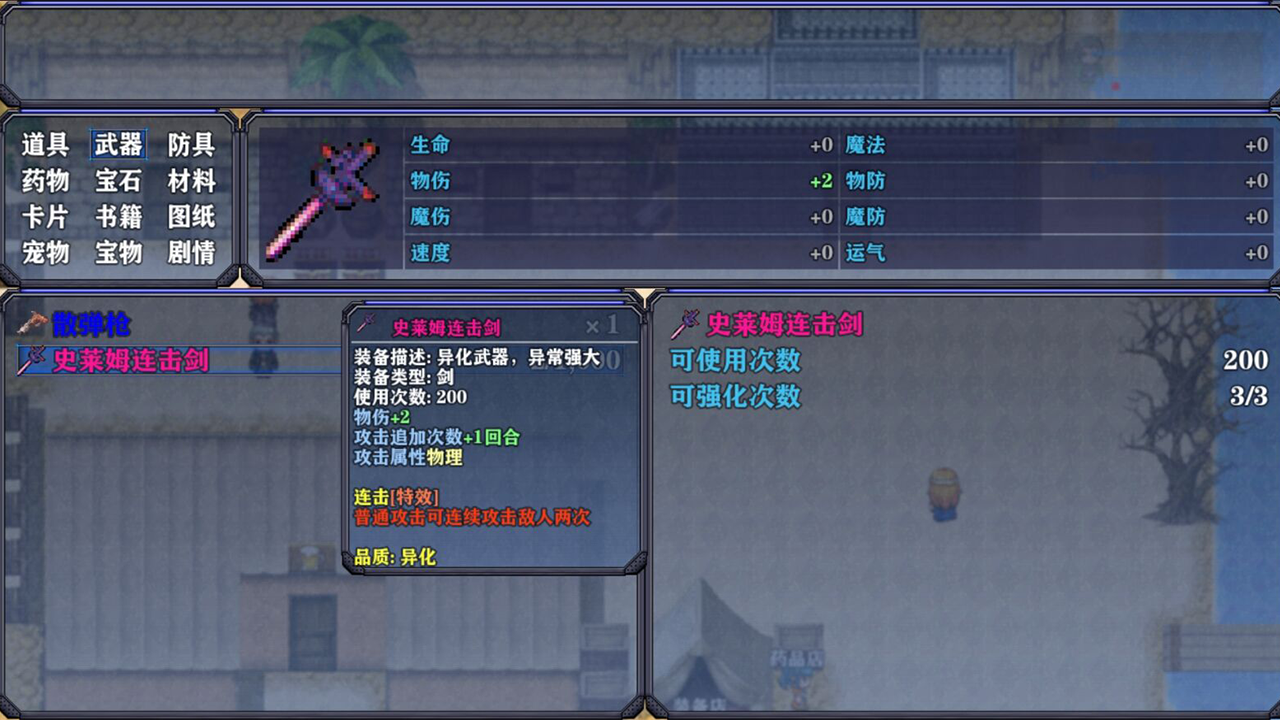This screenshot has height=720, width=1280.
Task: Open the 图纸 blueprints category
Action: pyautogui.click(x=191, y=217)
